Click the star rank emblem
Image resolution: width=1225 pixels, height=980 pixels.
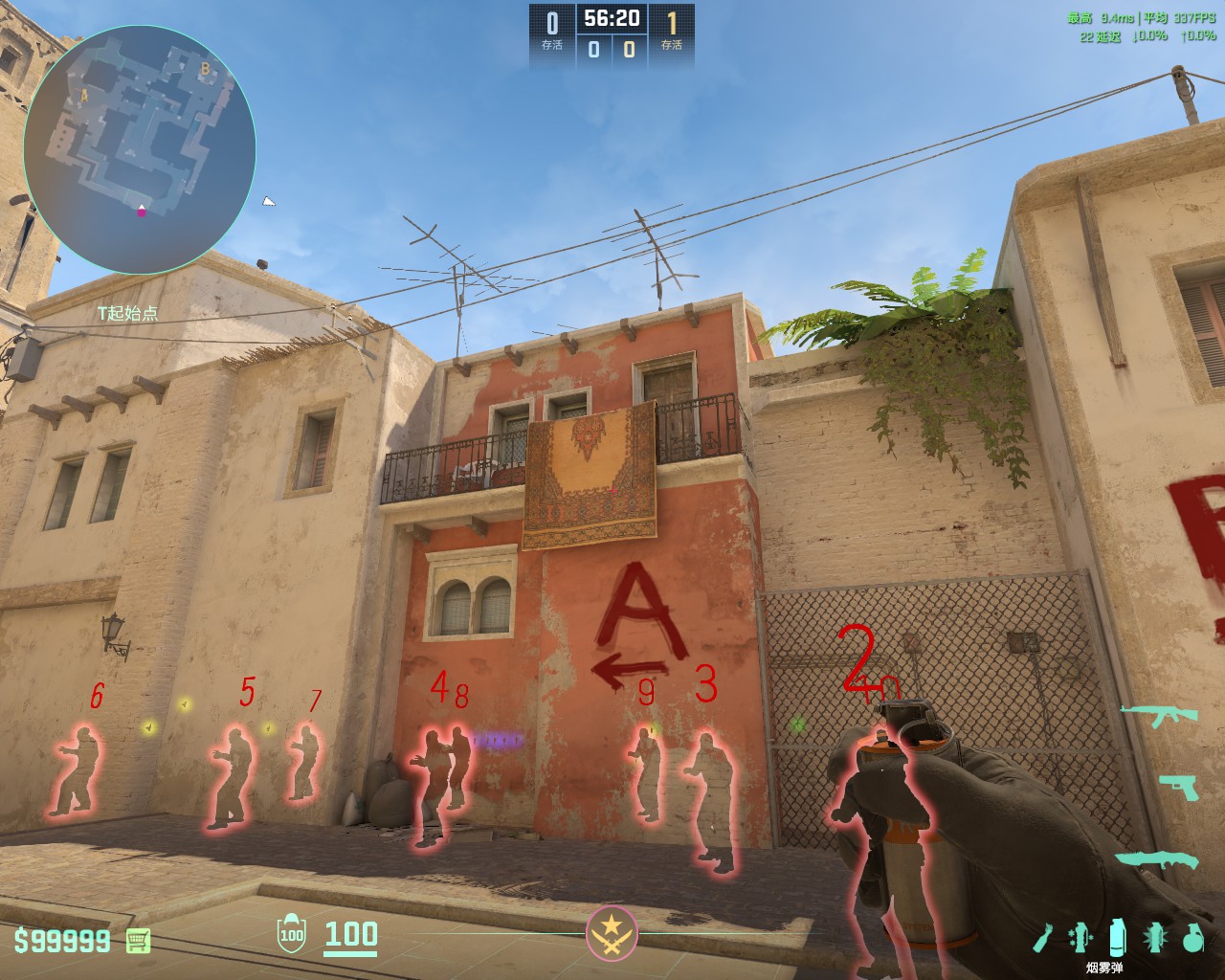click(x=612, y=932)
